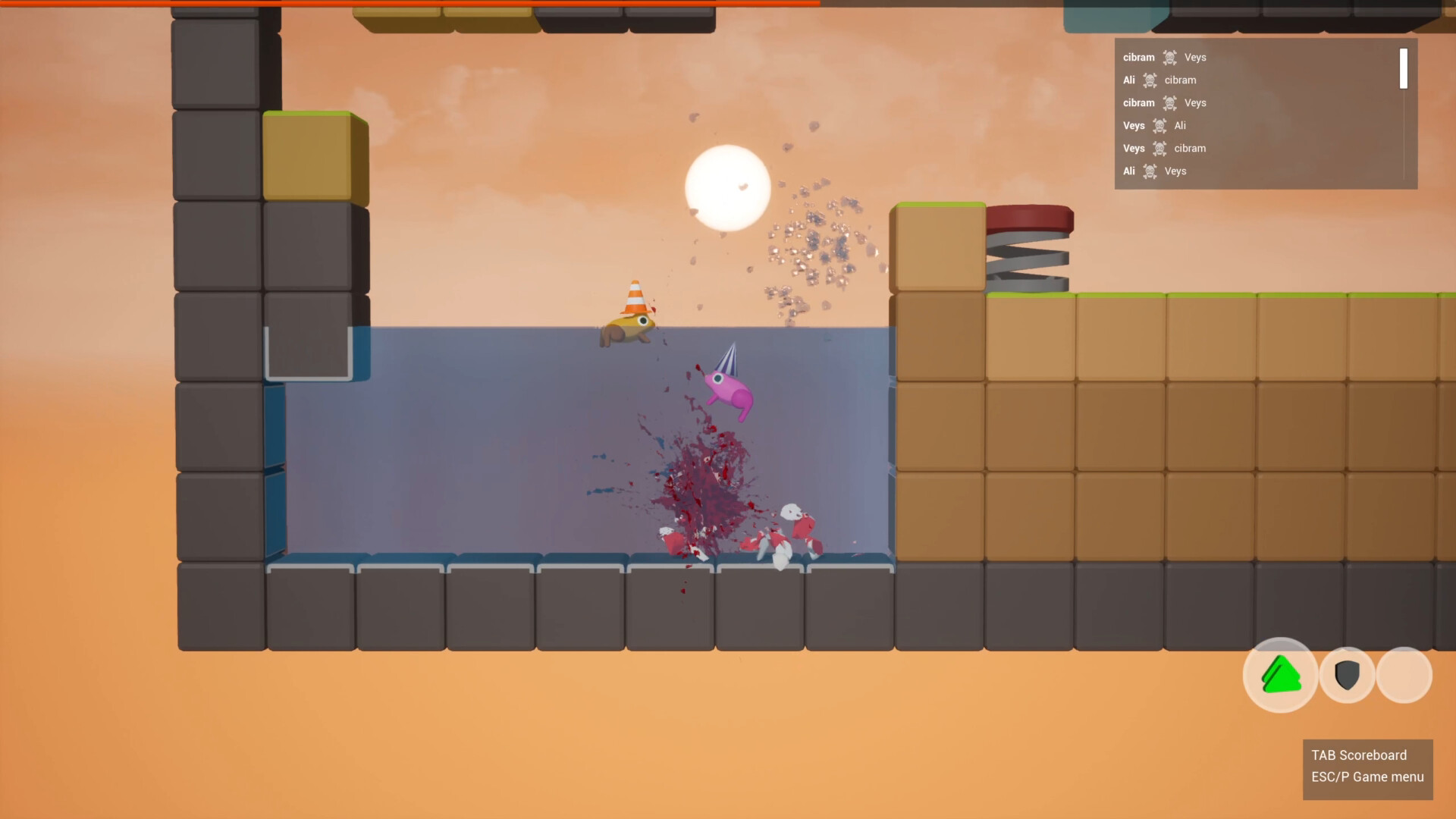Click the skull icon in the Ali-cibram kill entry
Viewport: 1456px width, 819px height.
coord(1150,80)
